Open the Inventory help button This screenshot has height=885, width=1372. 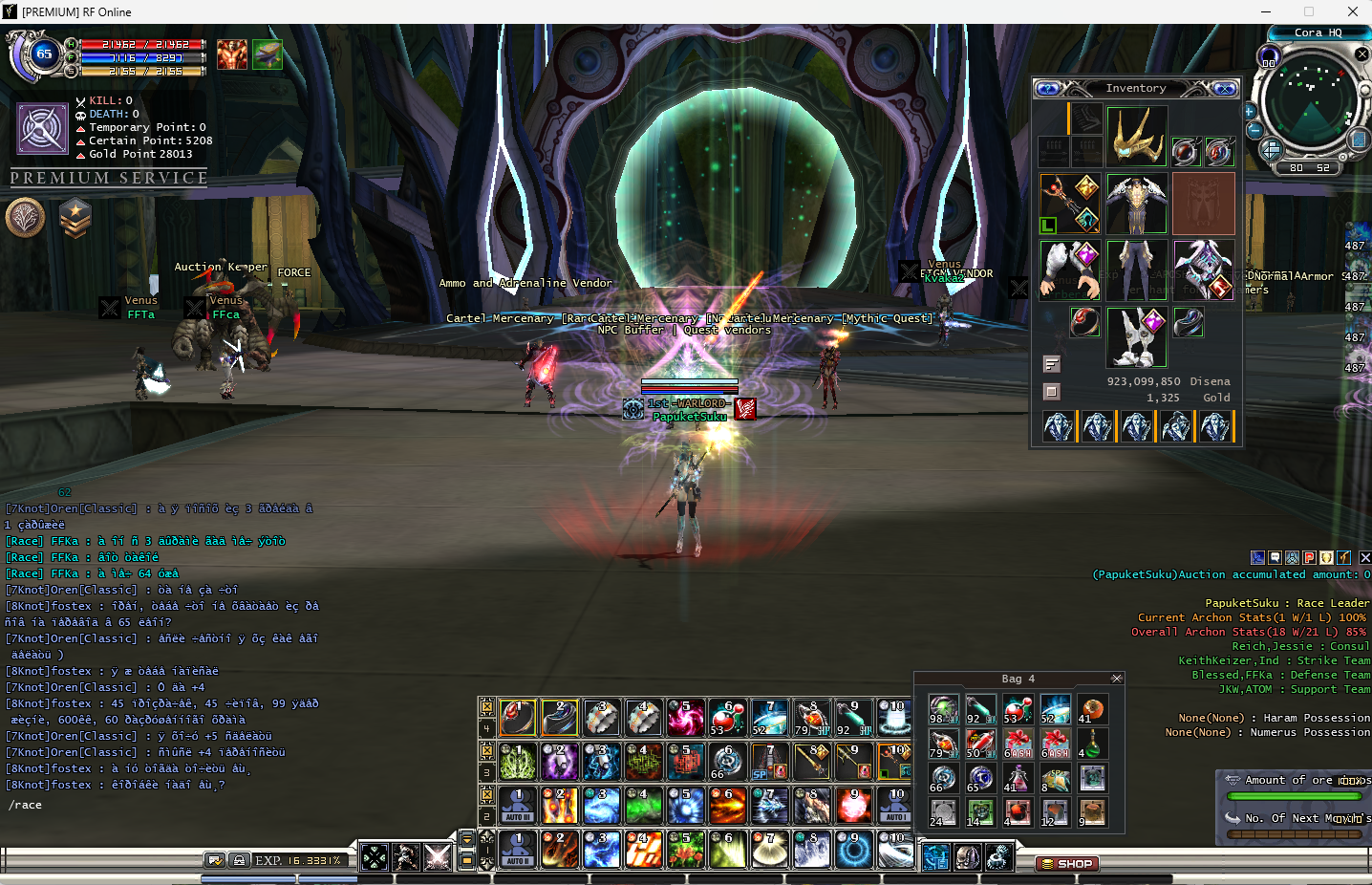(1048, 89)
